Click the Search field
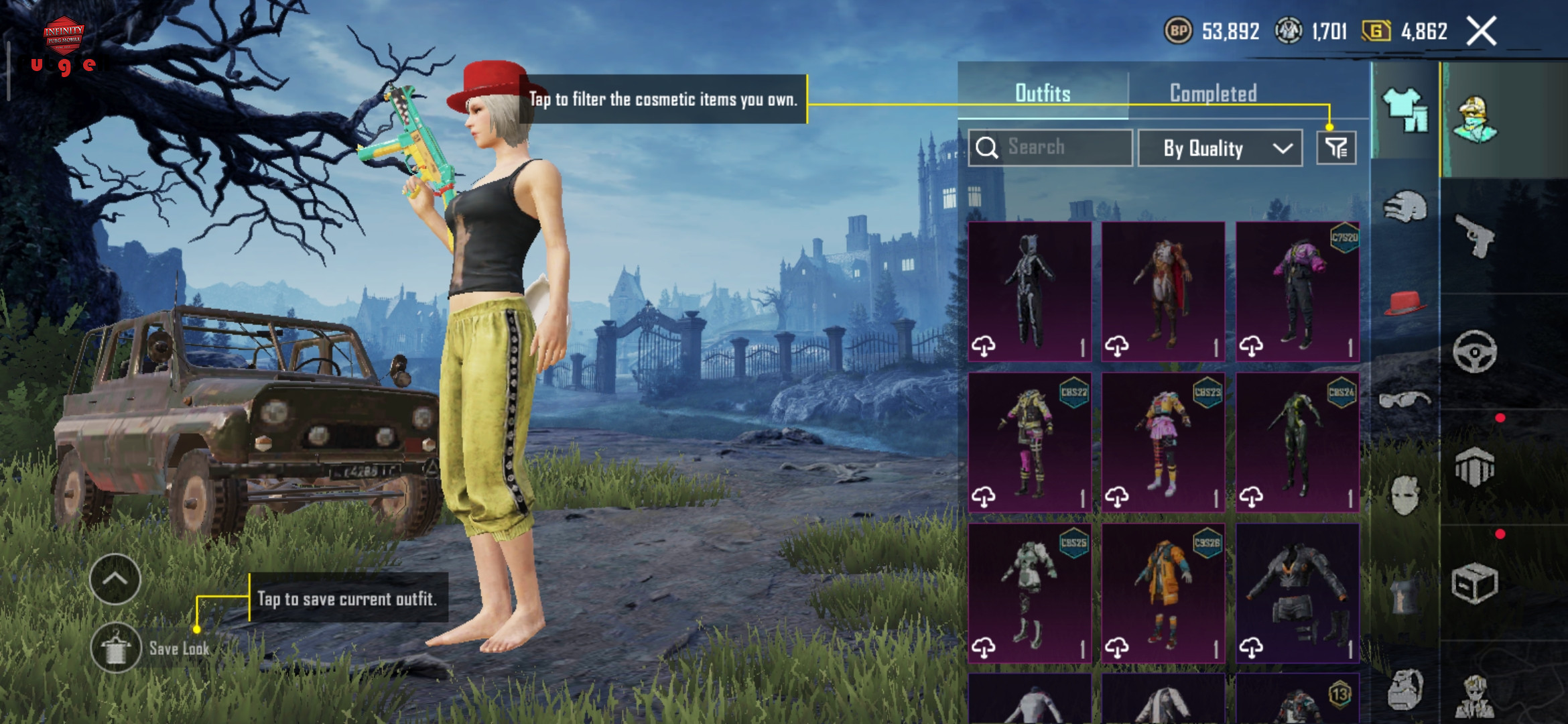Viewport: 1568px width, 724px height. click(1051, 147)
